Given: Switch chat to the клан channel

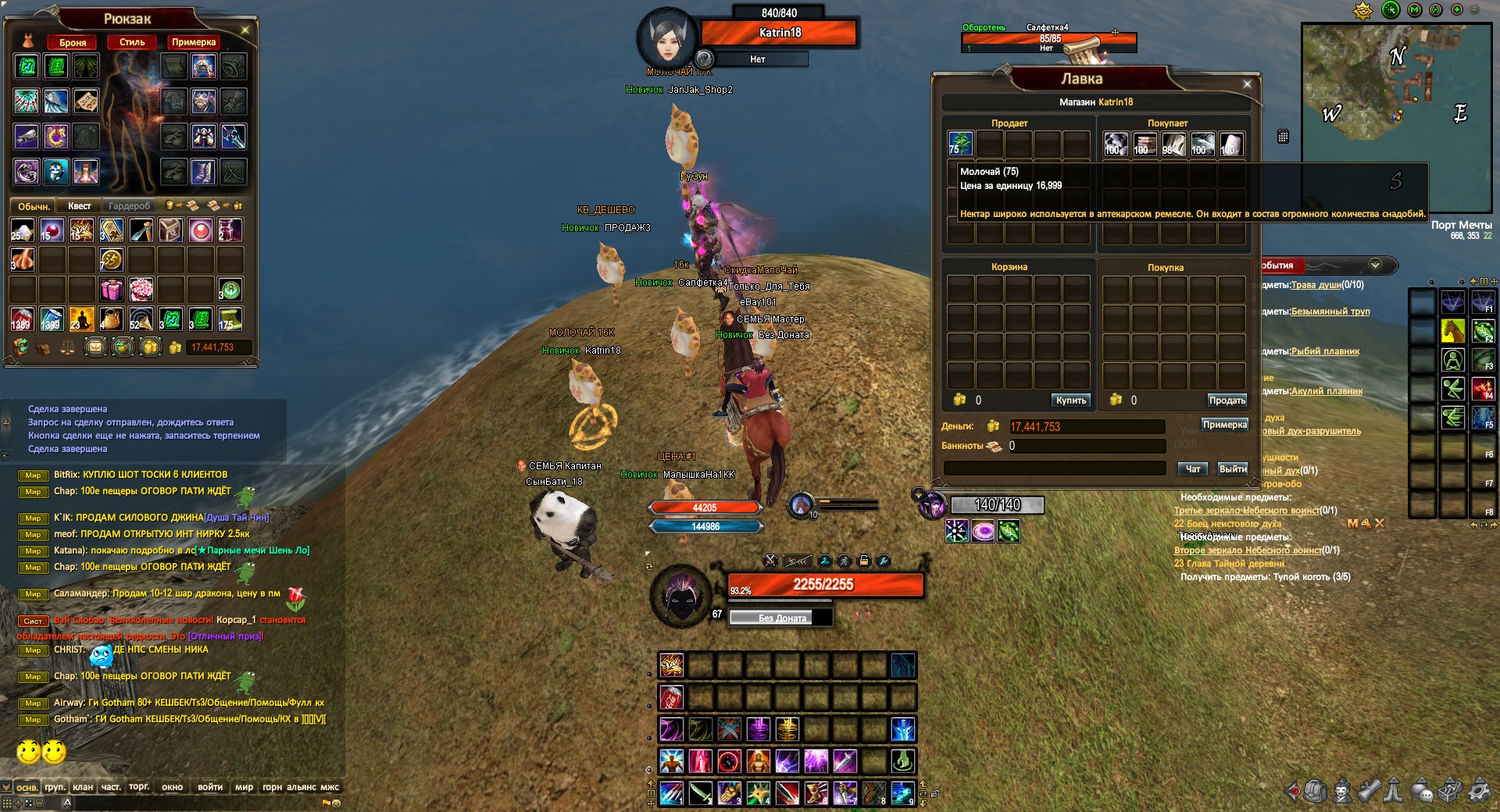Looking at the screenshot, I should [x=83, y=787].
